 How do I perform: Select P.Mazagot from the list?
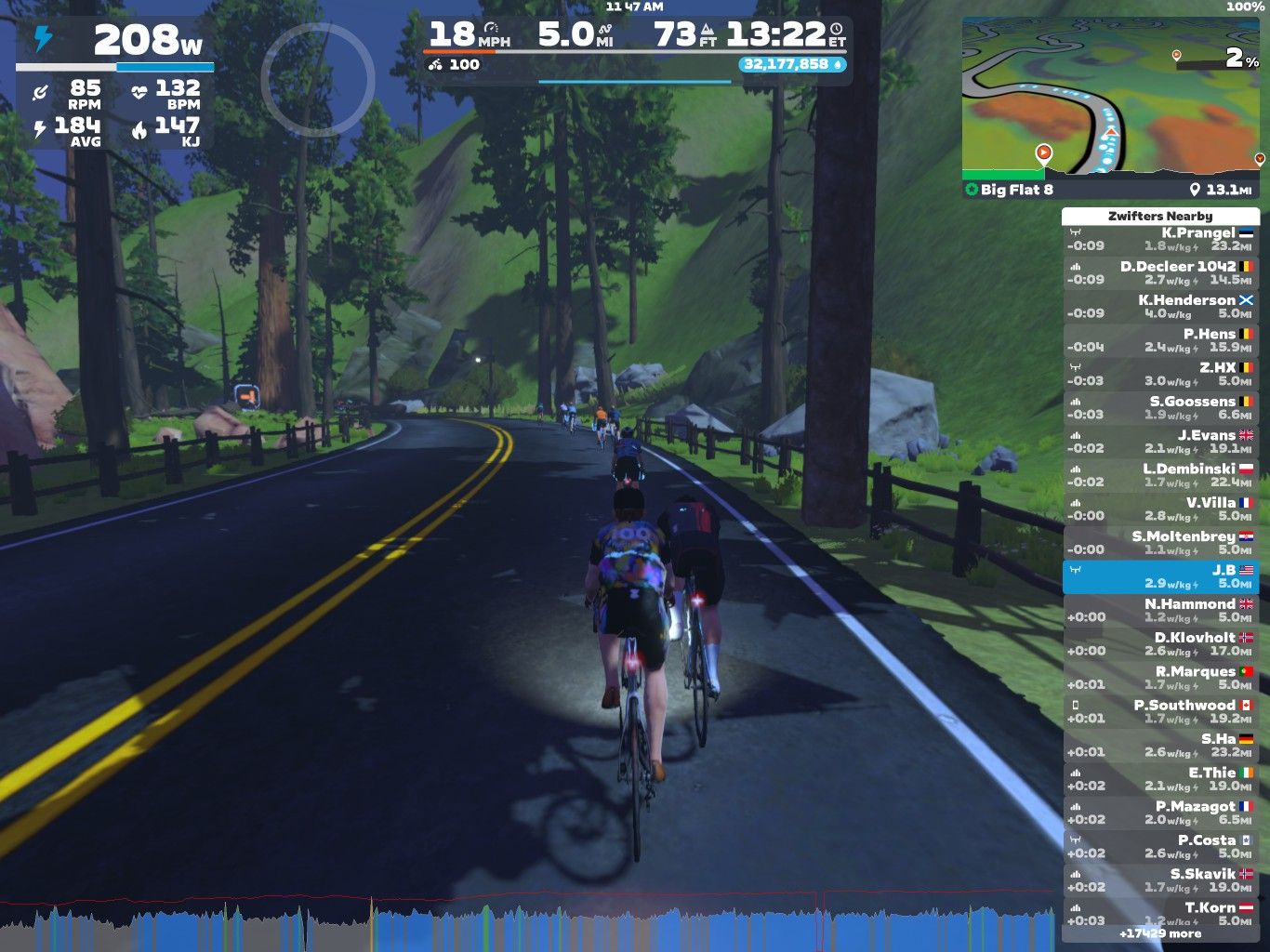pos(1160,813)
